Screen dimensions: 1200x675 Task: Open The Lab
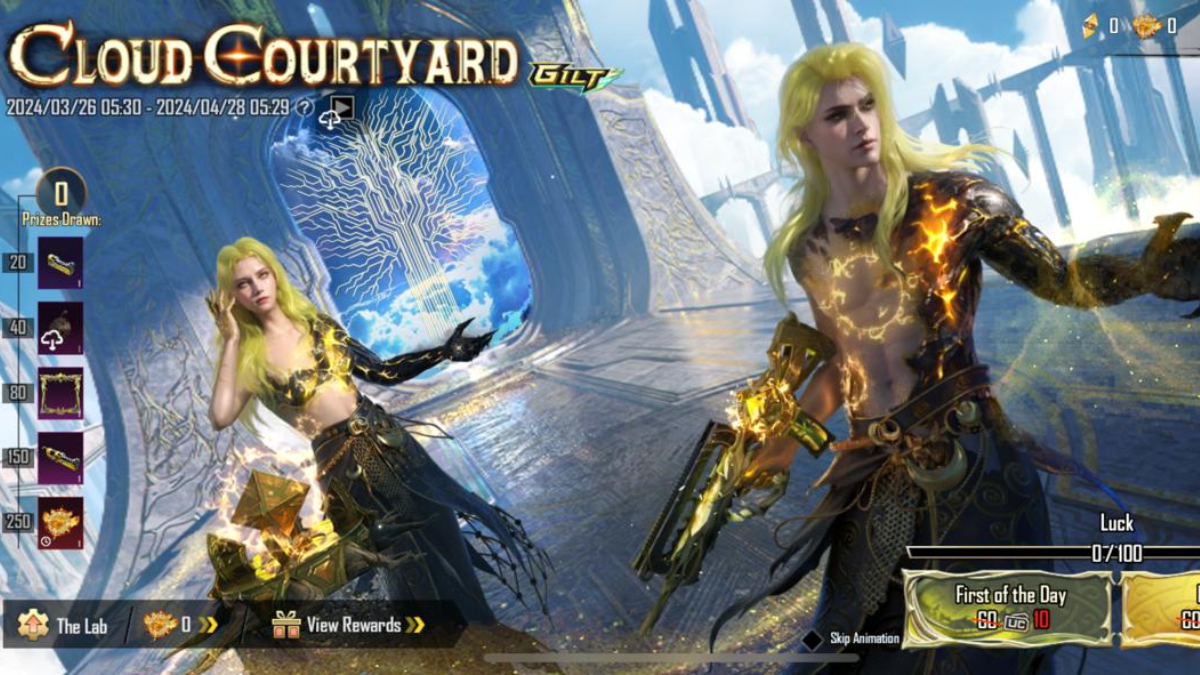pyautogui.click(x=64, y=626)
